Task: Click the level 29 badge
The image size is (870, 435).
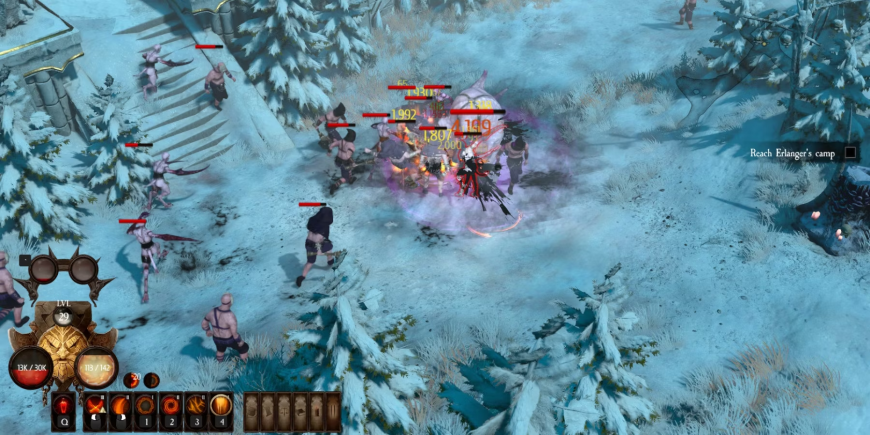Action: pyautogui.click(x=64, y=313)
